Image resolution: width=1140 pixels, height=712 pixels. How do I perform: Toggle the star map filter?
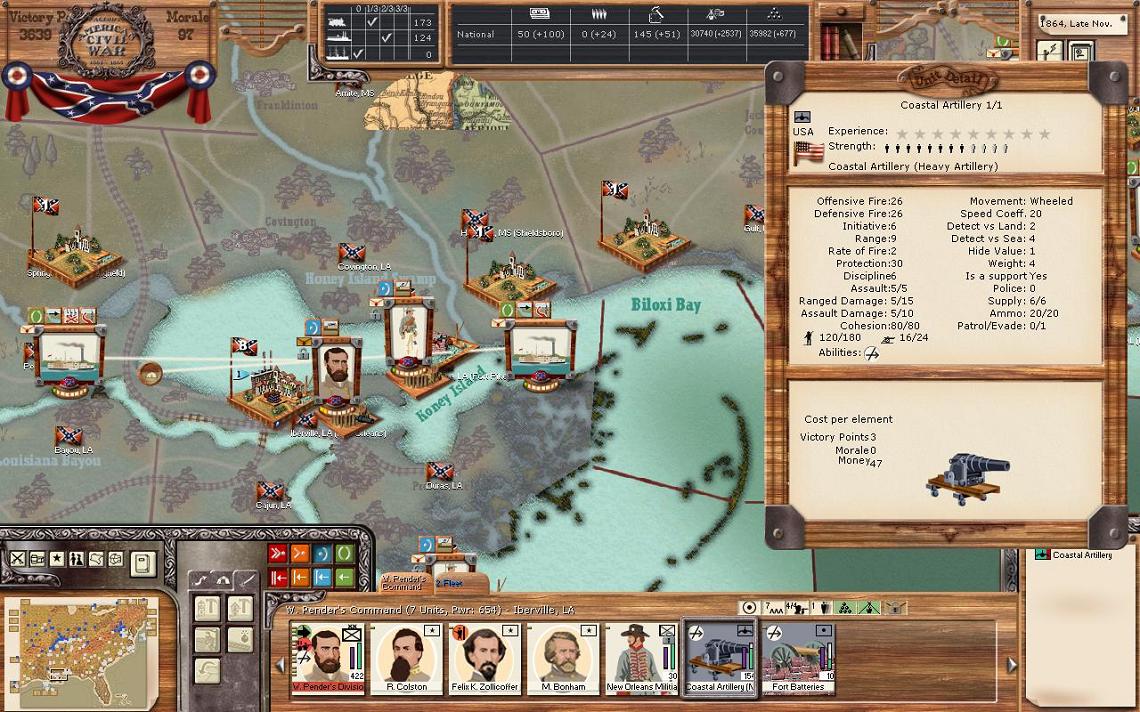click(57, 559)
